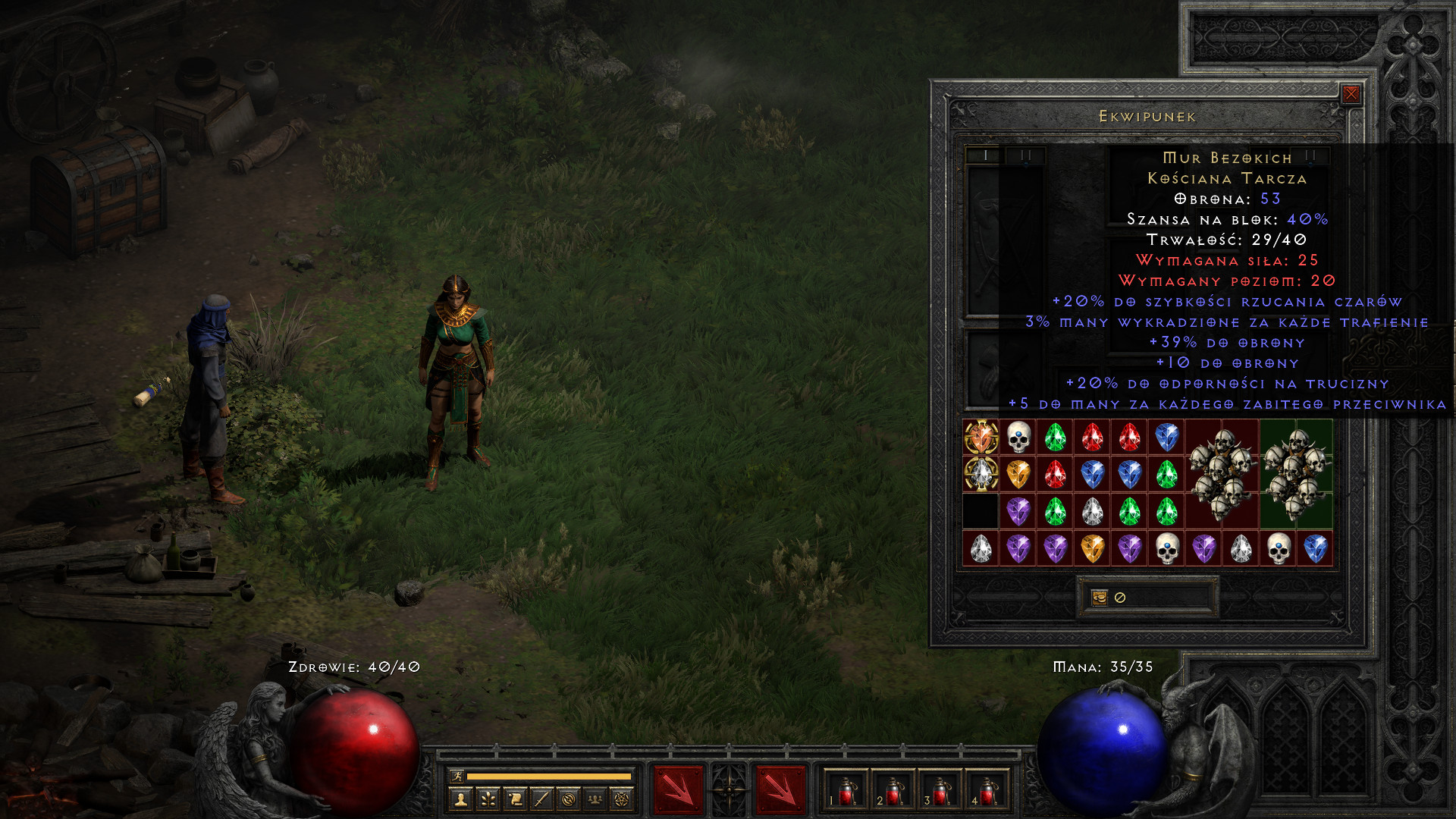Use the healing potion in belt slot 3
This screenshot has height=819, width=1456.
pyautogui.click(x=941, y=791)
